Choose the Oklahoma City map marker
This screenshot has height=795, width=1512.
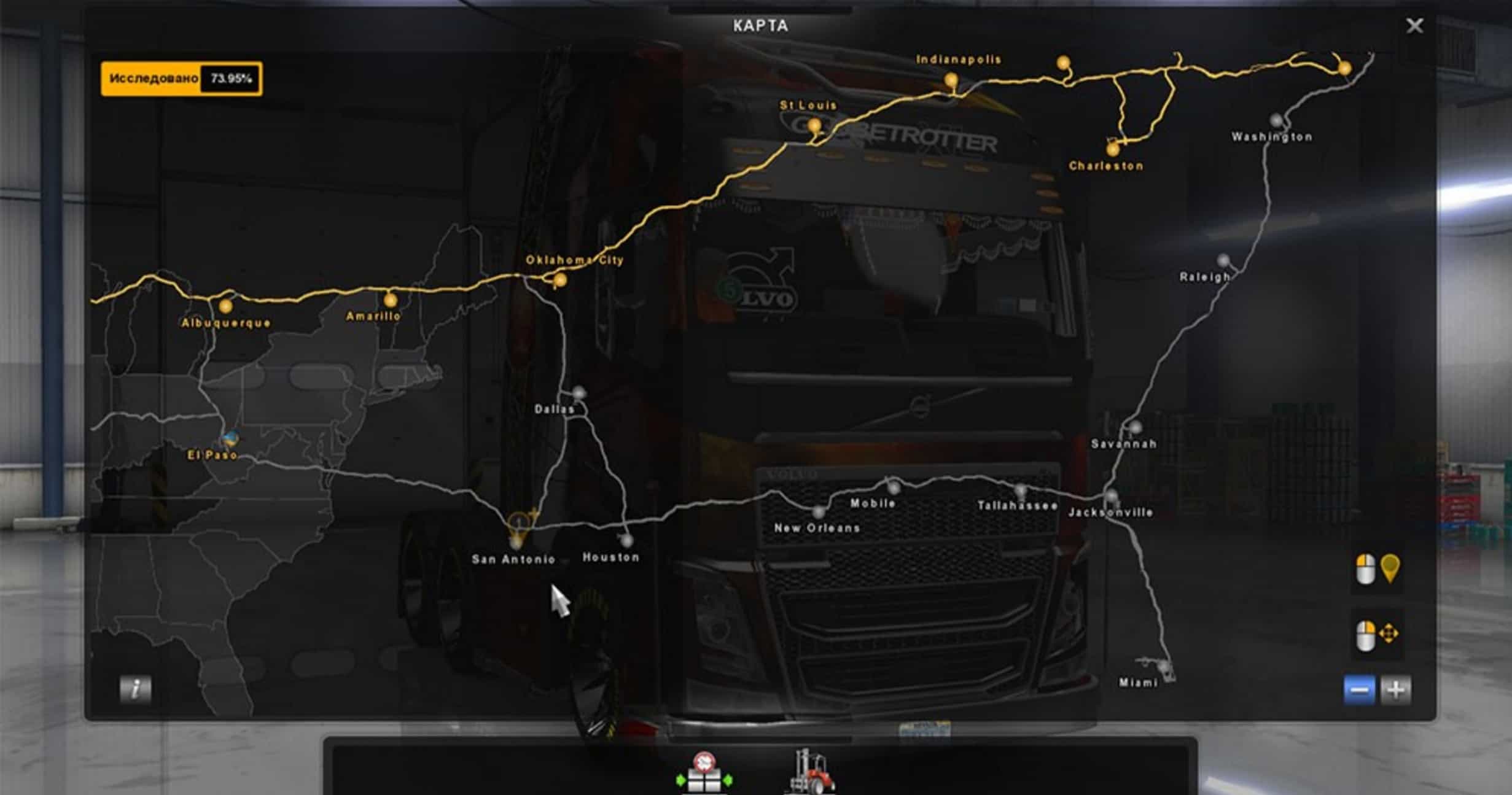pos(559,281)
